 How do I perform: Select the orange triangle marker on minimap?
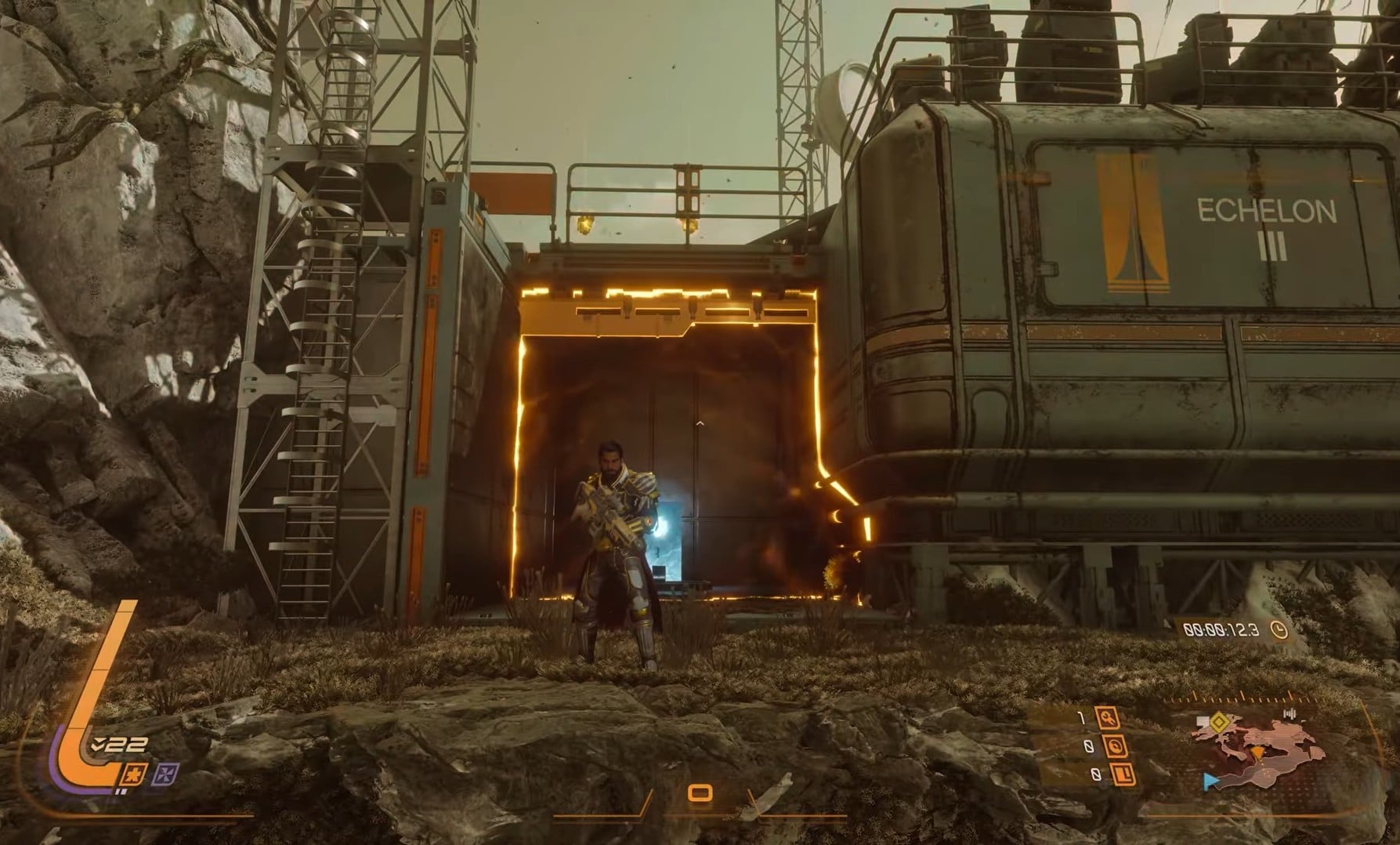[1257, 753]
